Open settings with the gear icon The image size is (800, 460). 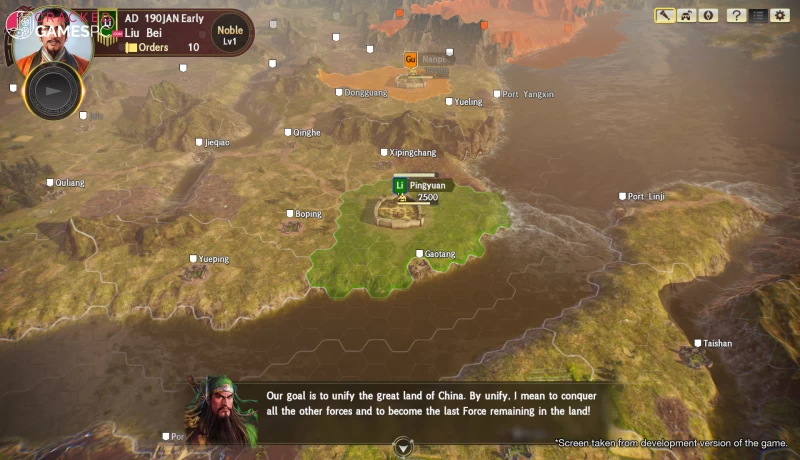pos(779,15)
